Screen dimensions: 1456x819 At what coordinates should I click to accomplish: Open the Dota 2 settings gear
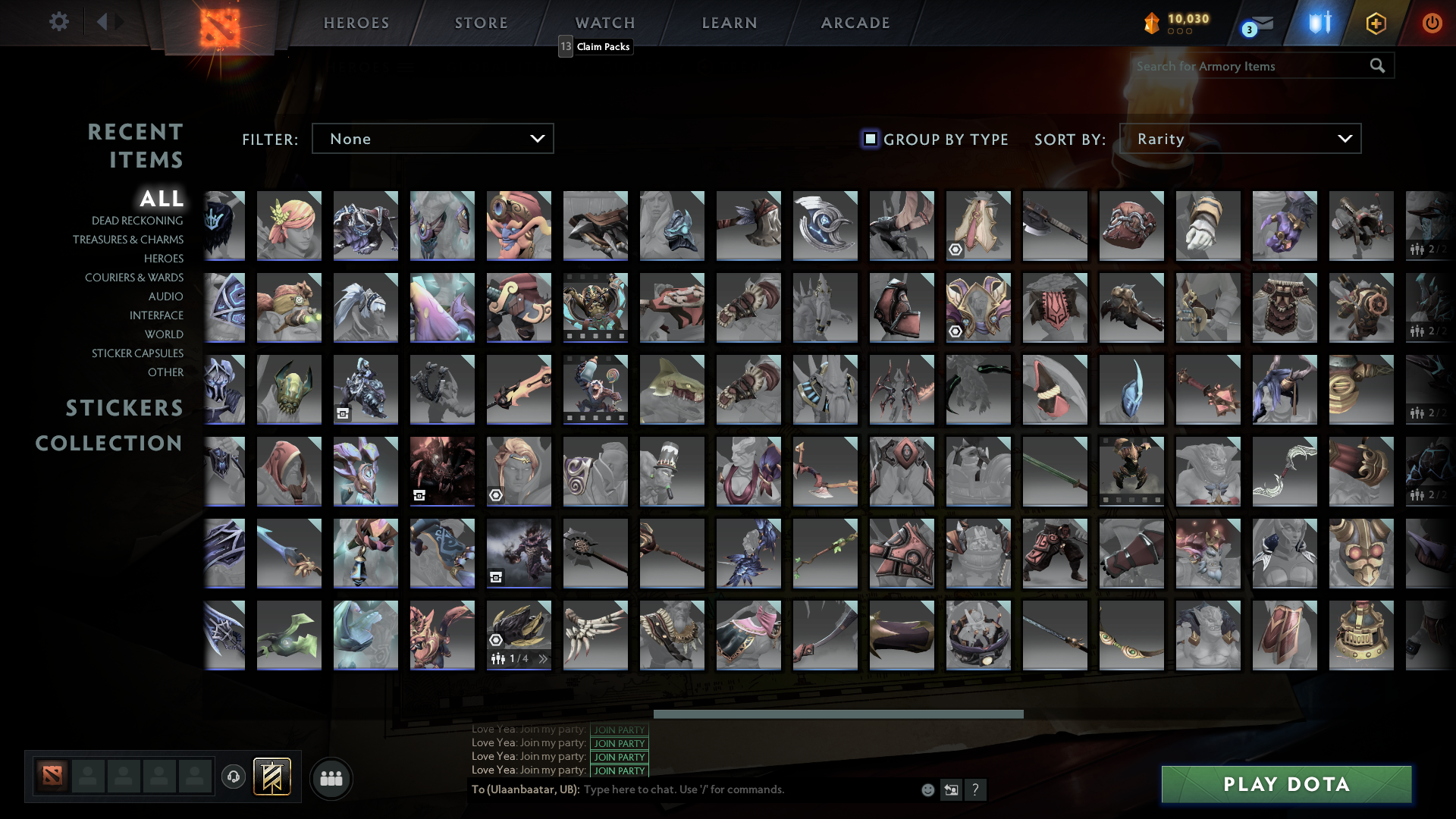tap(59, 22)
